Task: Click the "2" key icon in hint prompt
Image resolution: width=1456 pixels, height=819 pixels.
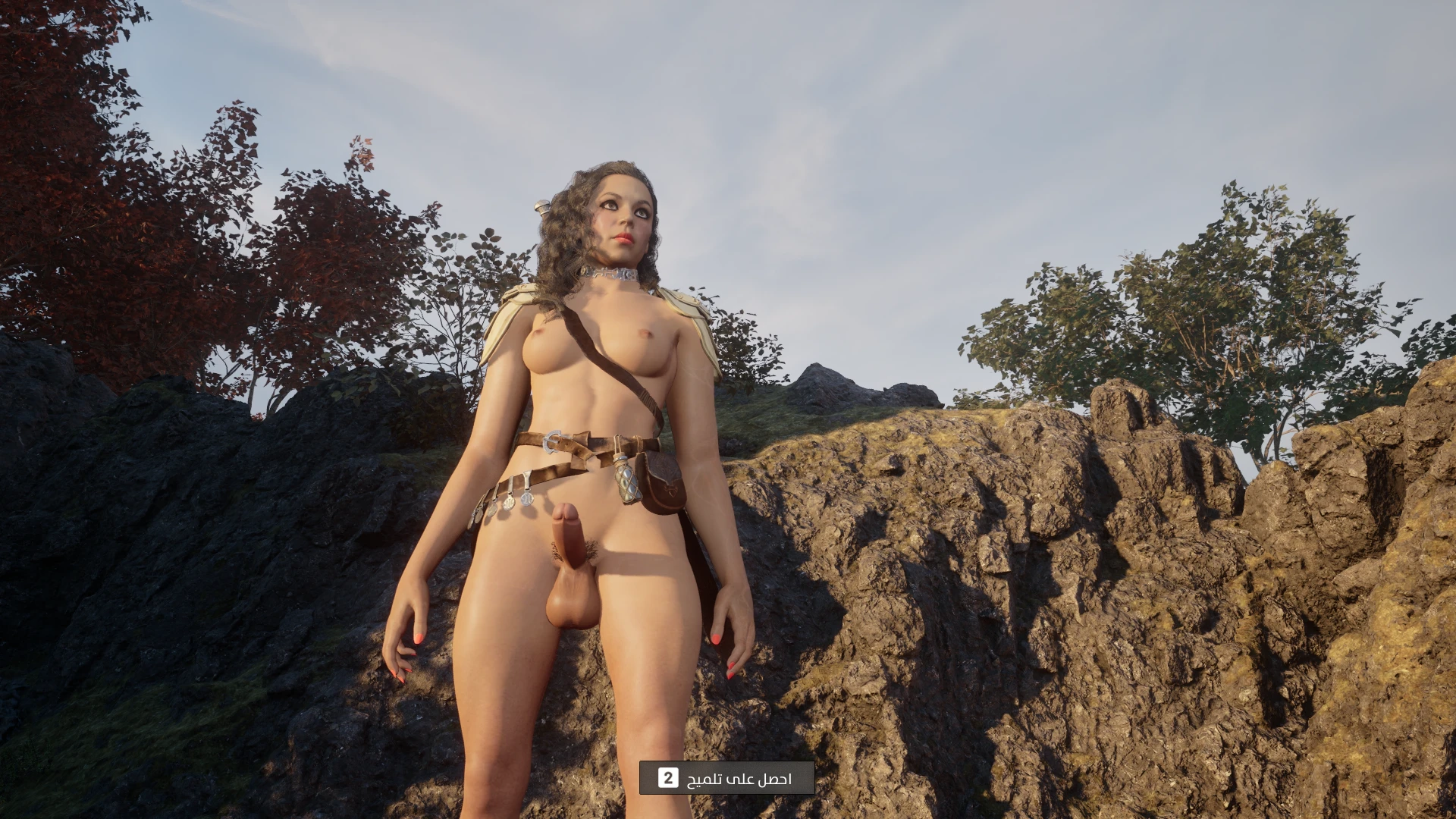Action: click(x=669, y=777)
